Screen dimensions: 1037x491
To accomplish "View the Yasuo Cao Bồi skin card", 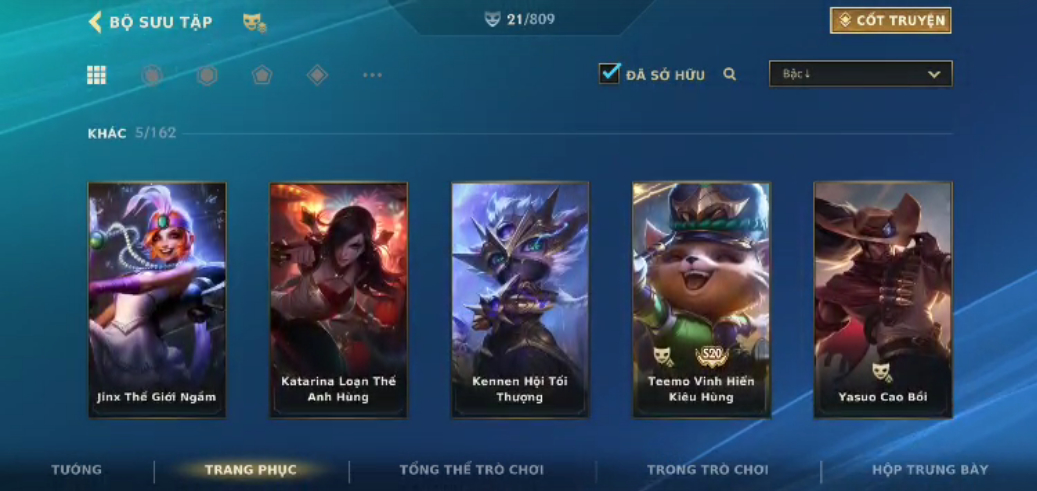I will (x=883, y=298).
